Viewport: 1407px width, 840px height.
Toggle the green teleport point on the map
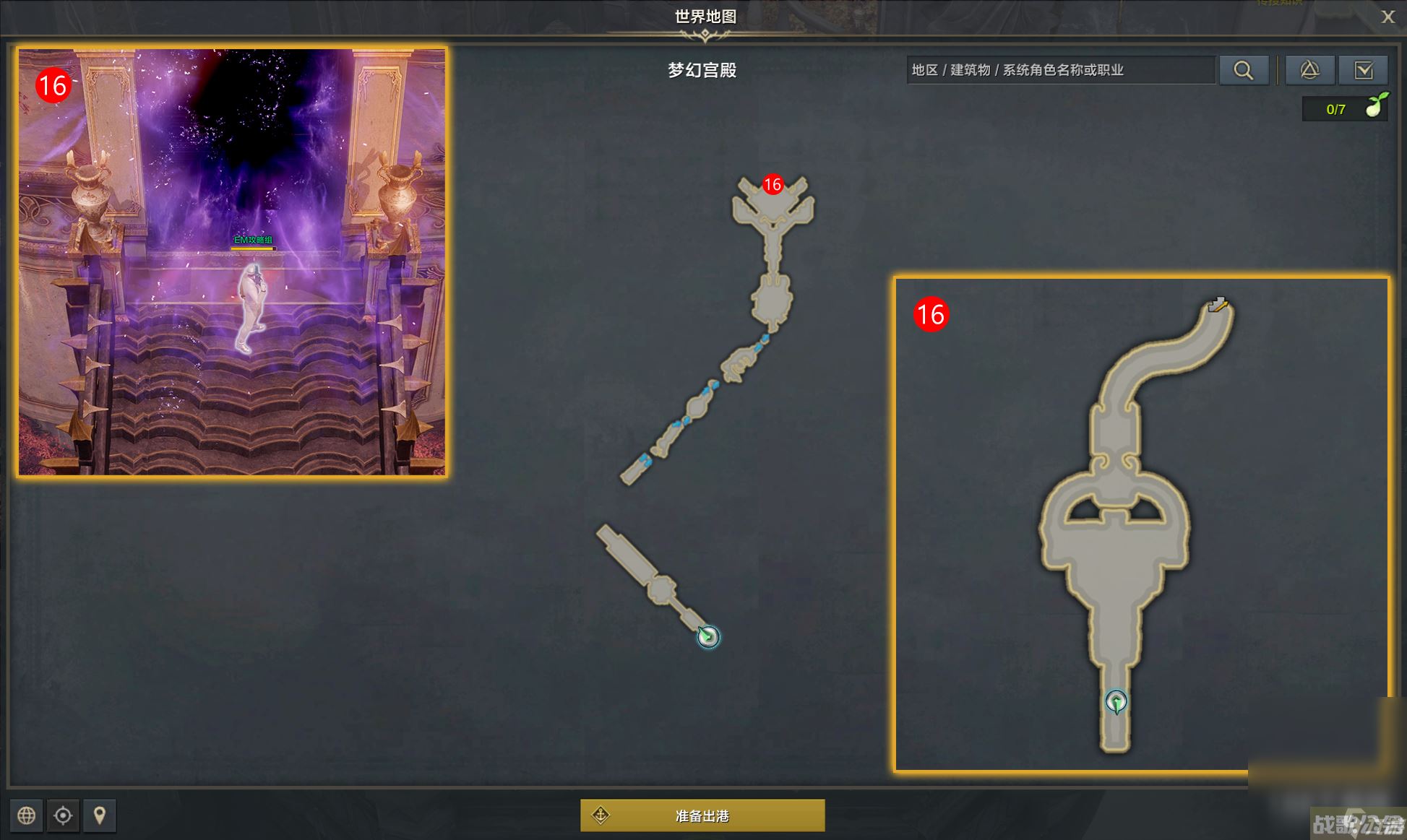pos(710,638)
